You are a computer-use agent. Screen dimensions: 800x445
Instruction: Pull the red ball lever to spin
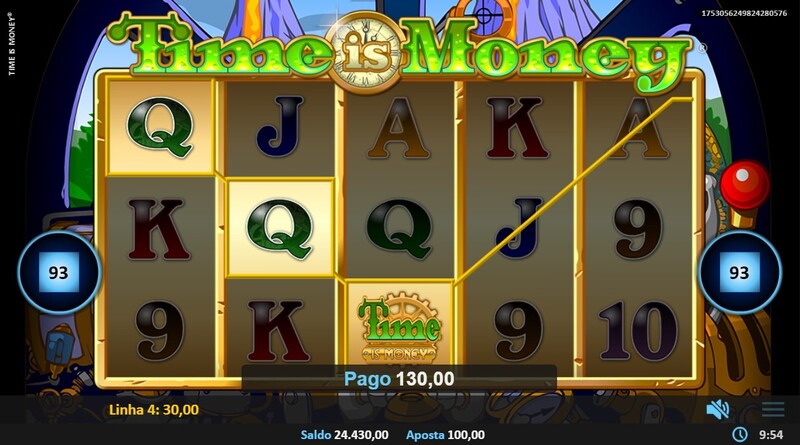[744, 184]
